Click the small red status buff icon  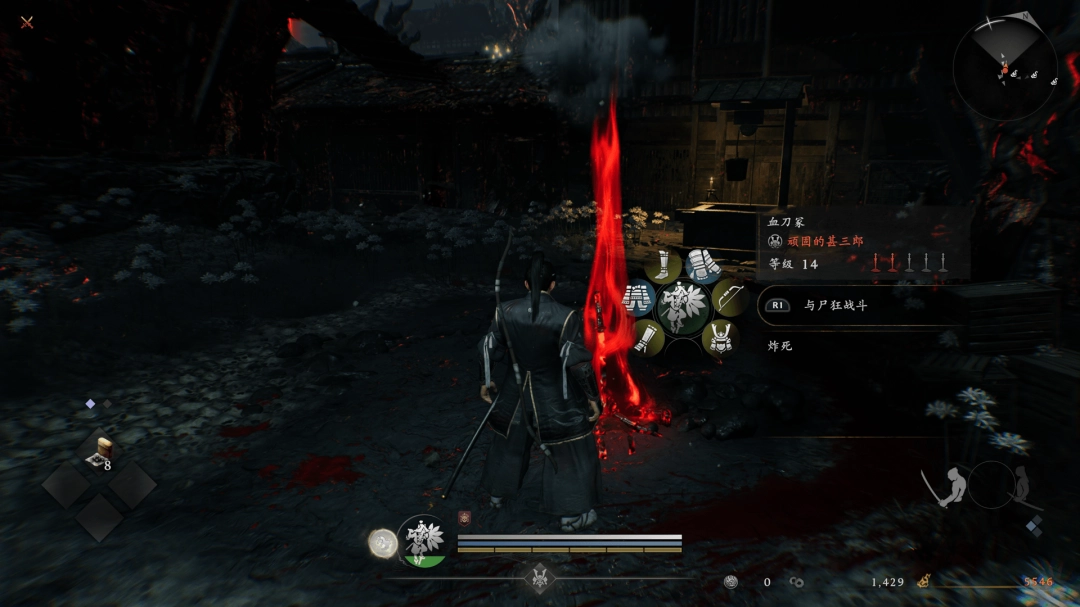pyautogui.click(x=464, y=517)
